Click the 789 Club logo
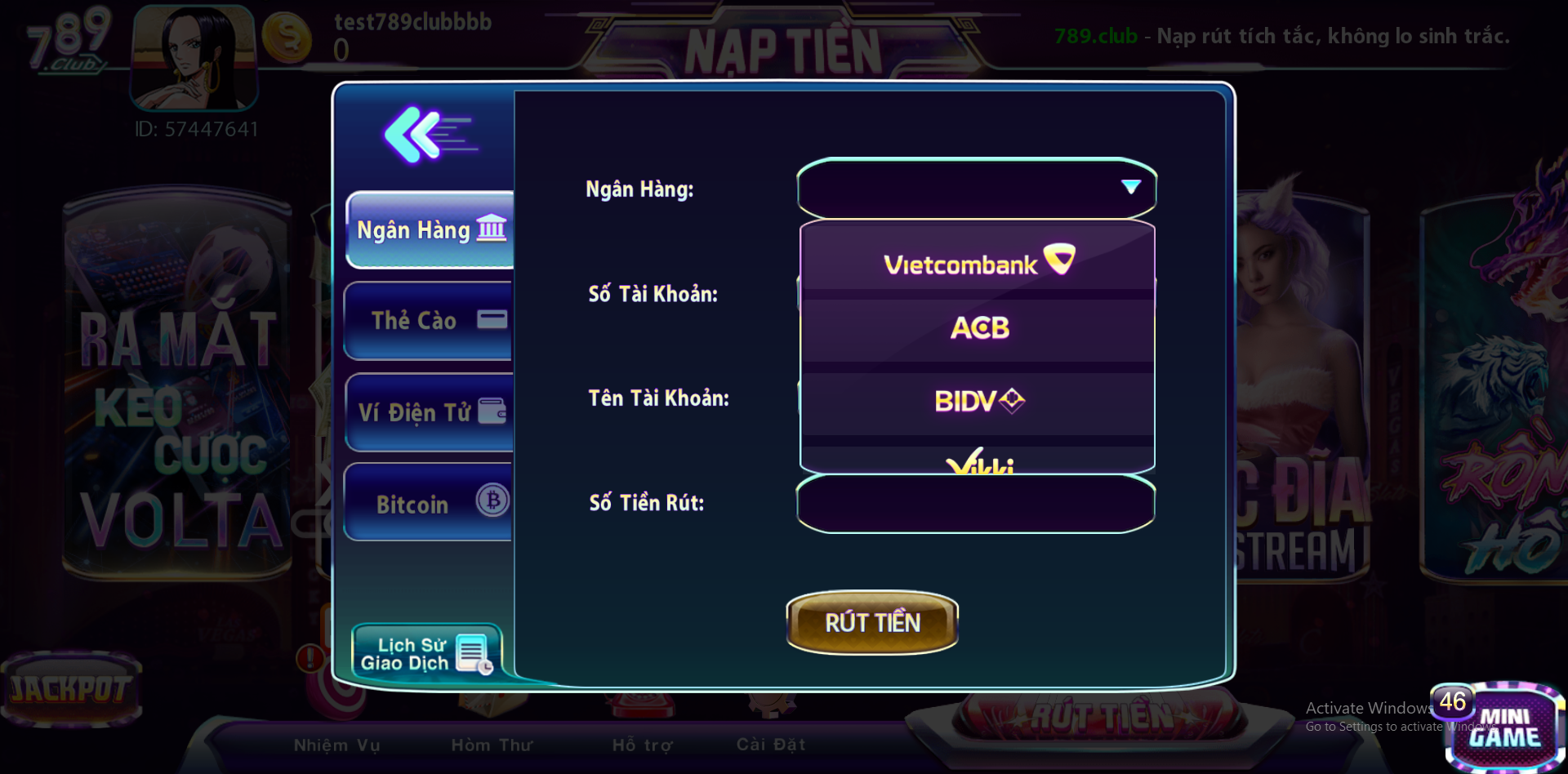This screenshot has width=1568, height=774. [68, 39]
